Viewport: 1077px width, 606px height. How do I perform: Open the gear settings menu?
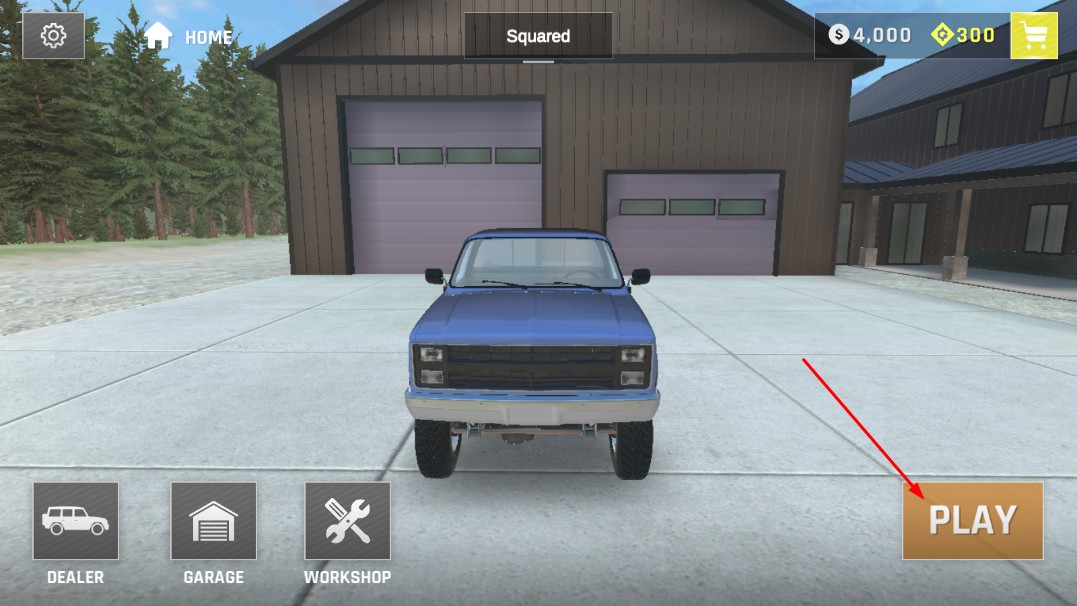(x=53, y=36)
